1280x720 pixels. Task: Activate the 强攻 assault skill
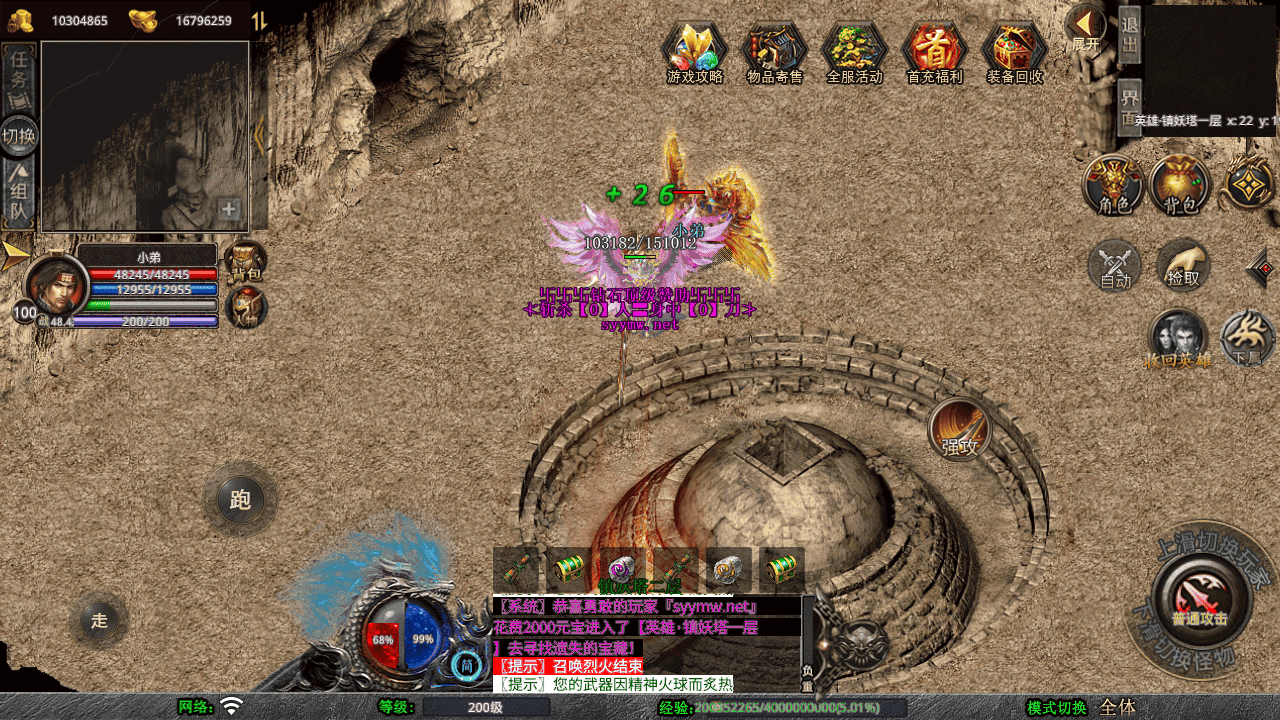click(960, 430)
